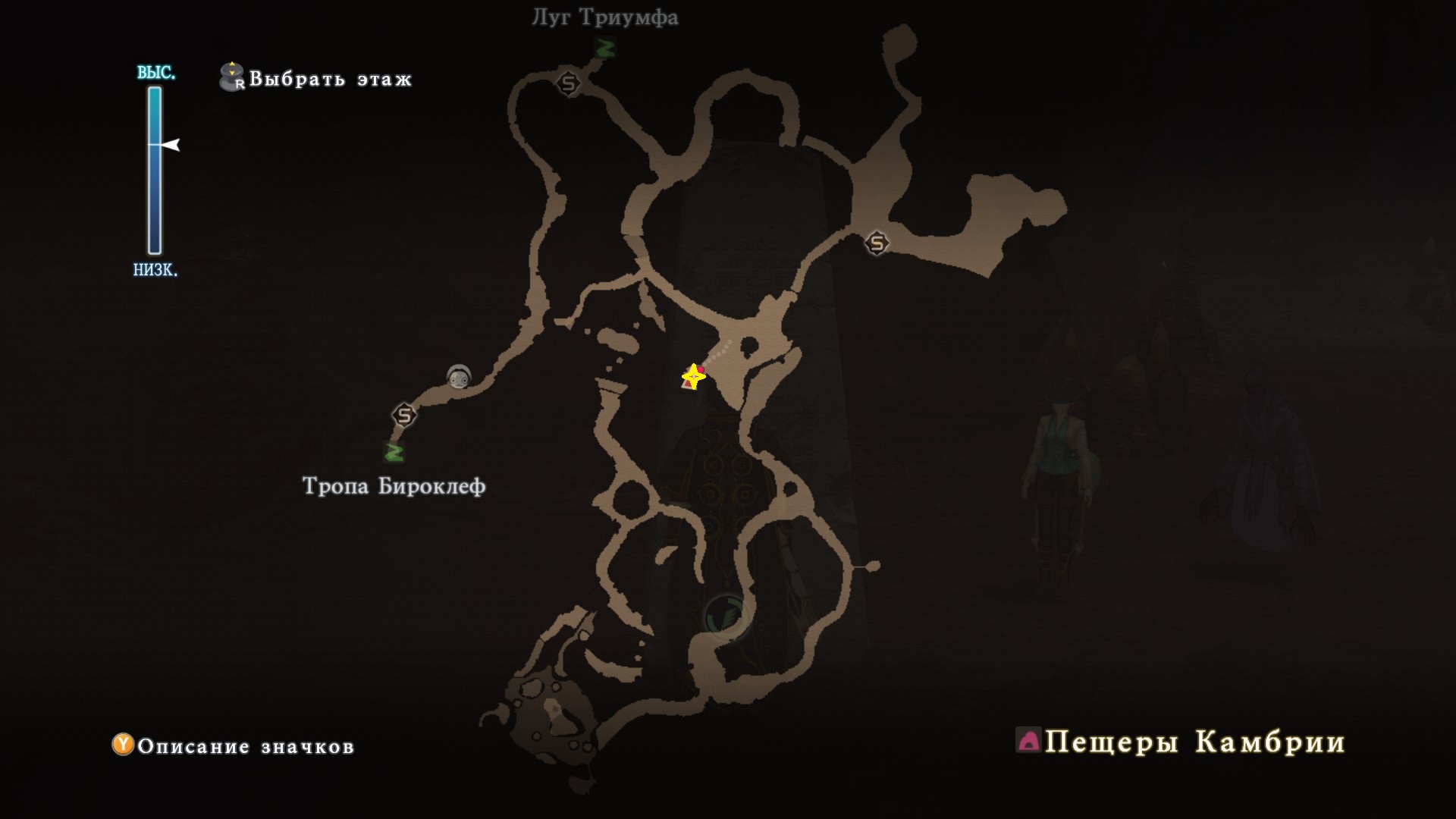Click the green exit marker to Луг Триумфа
The height and width of the screenshot is (819, 1456).
click(604, 49)
